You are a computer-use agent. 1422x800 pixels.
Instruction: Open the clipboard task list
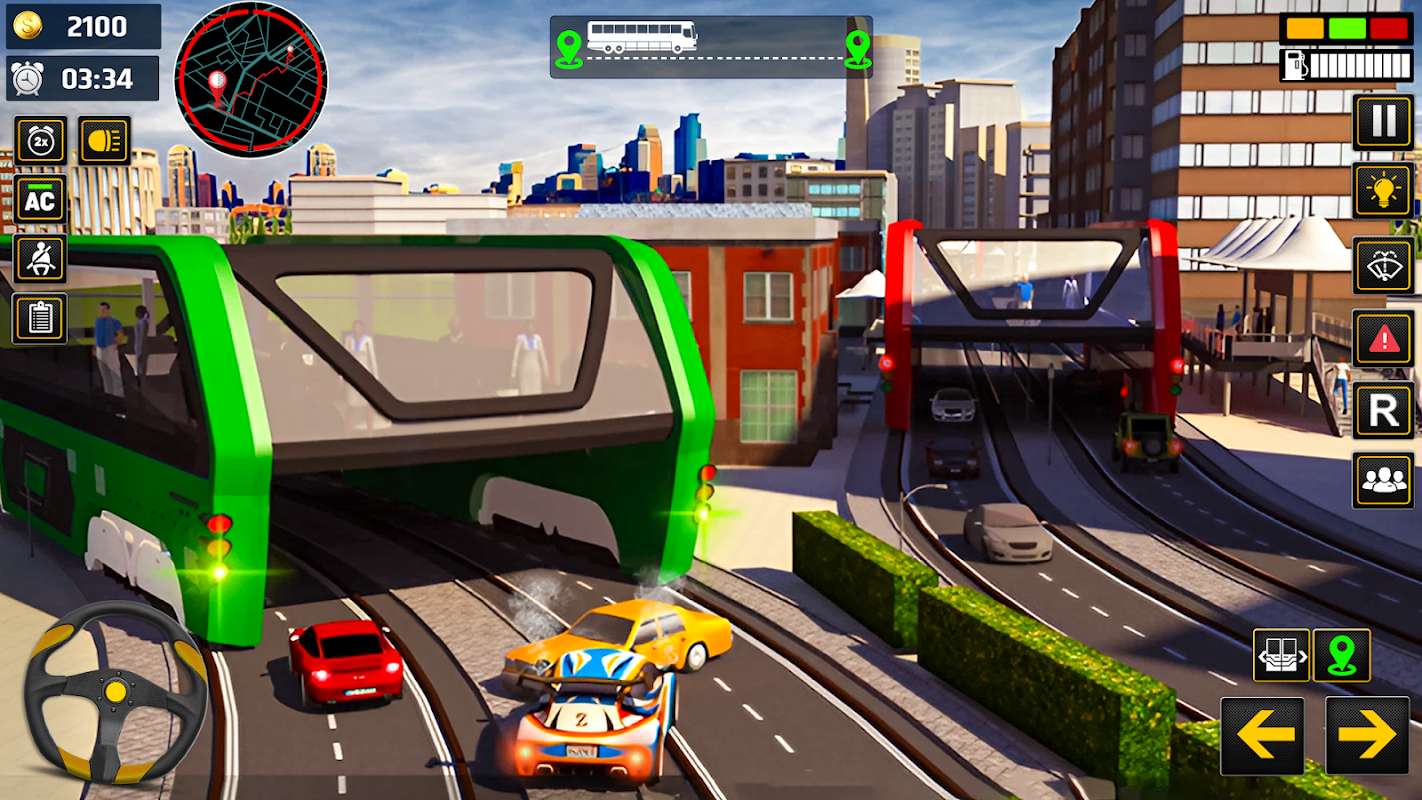tap(40, 318)
